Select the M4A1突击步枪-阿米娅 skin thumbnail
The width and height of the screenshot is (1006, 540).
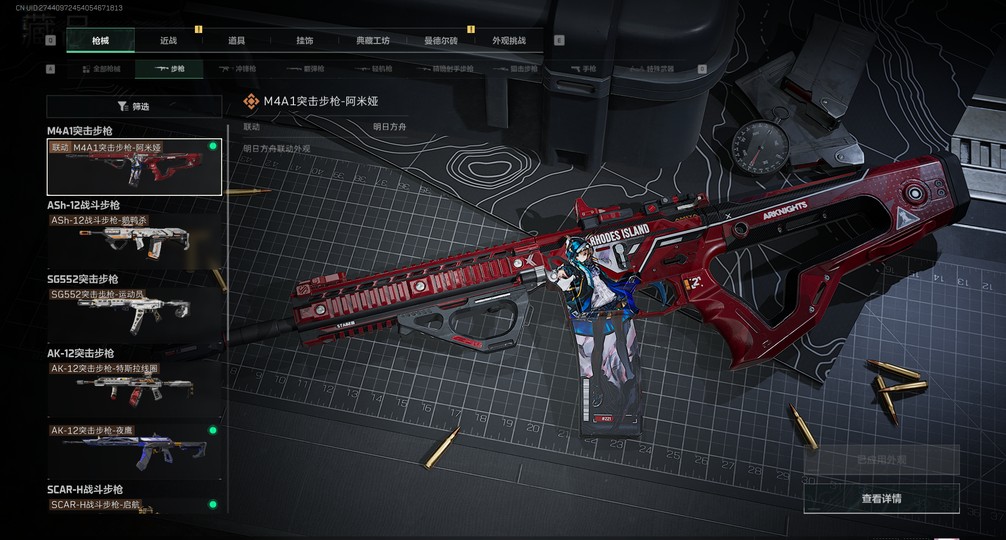tap(134, 167)
